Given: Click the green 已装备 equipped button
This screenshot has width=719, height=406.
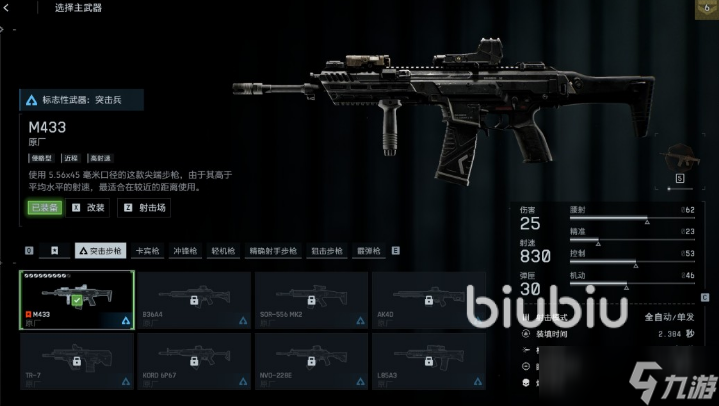Looking at the screenshot, I should coord(44,208).
